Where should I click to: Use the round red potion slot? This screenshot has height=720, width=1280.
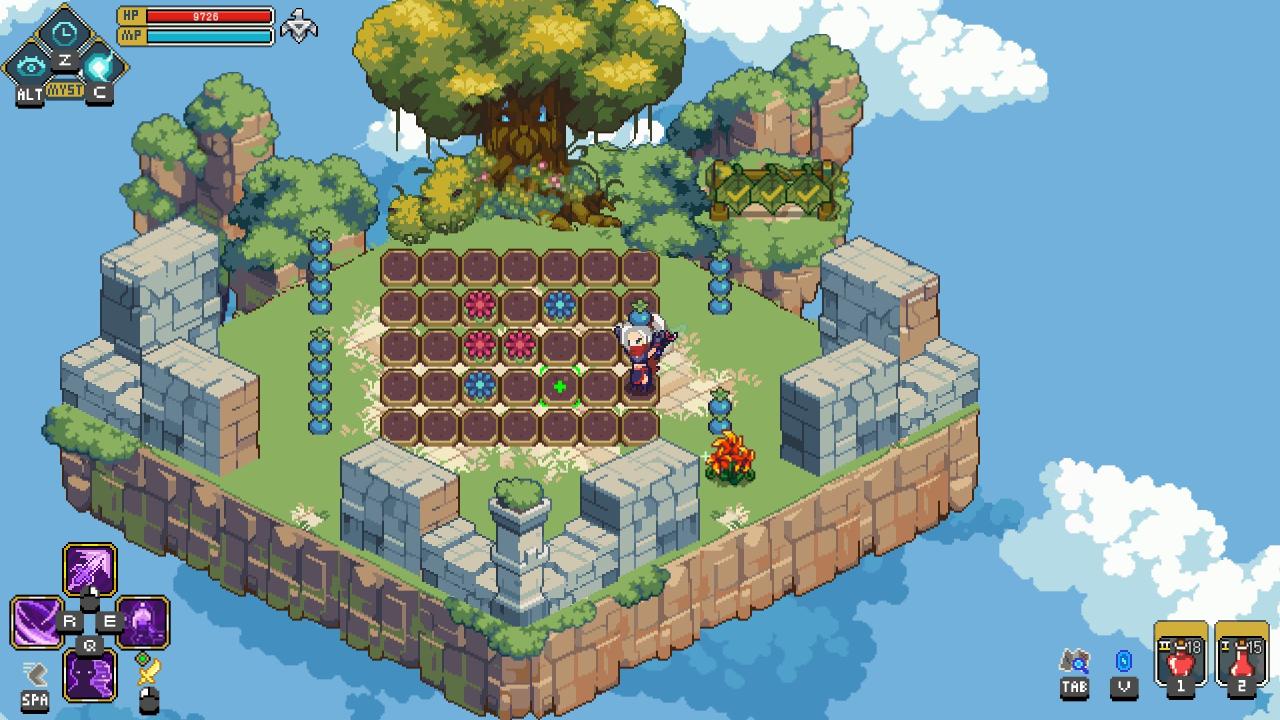[x=1180, y=657]
